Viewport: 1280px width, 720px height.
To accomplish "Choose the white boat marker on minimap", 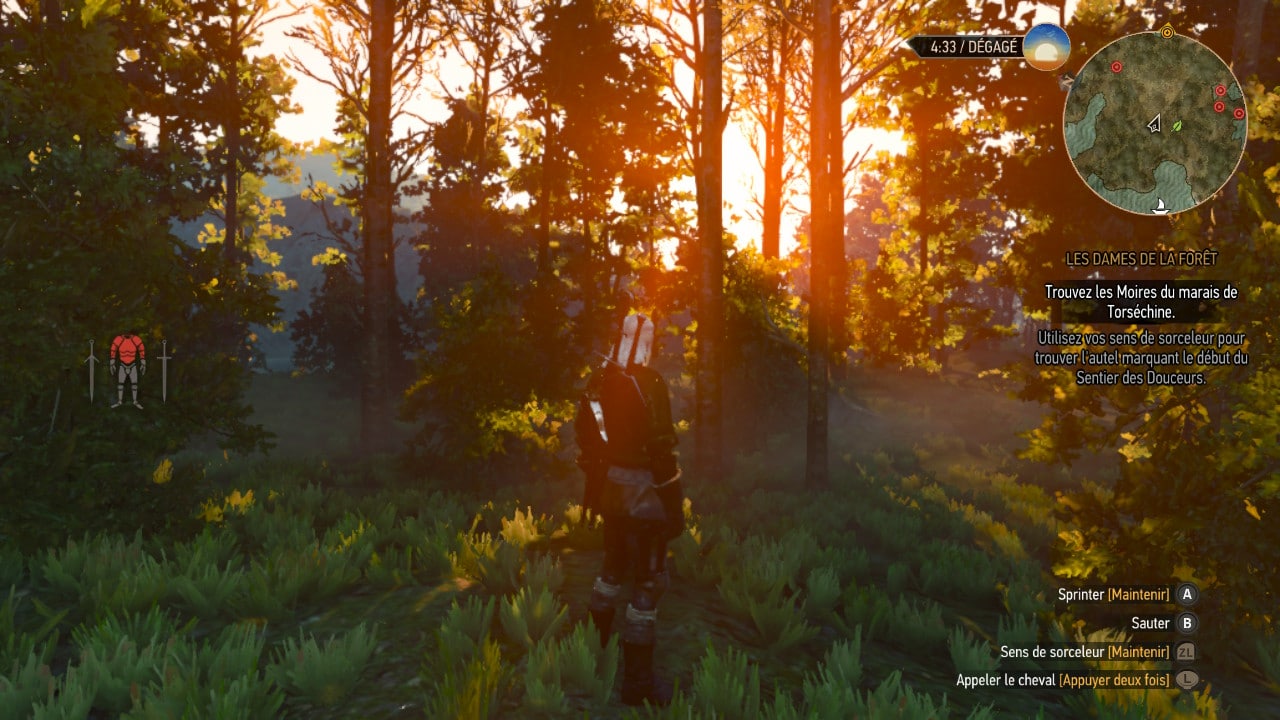I will tap(1161, 206).
